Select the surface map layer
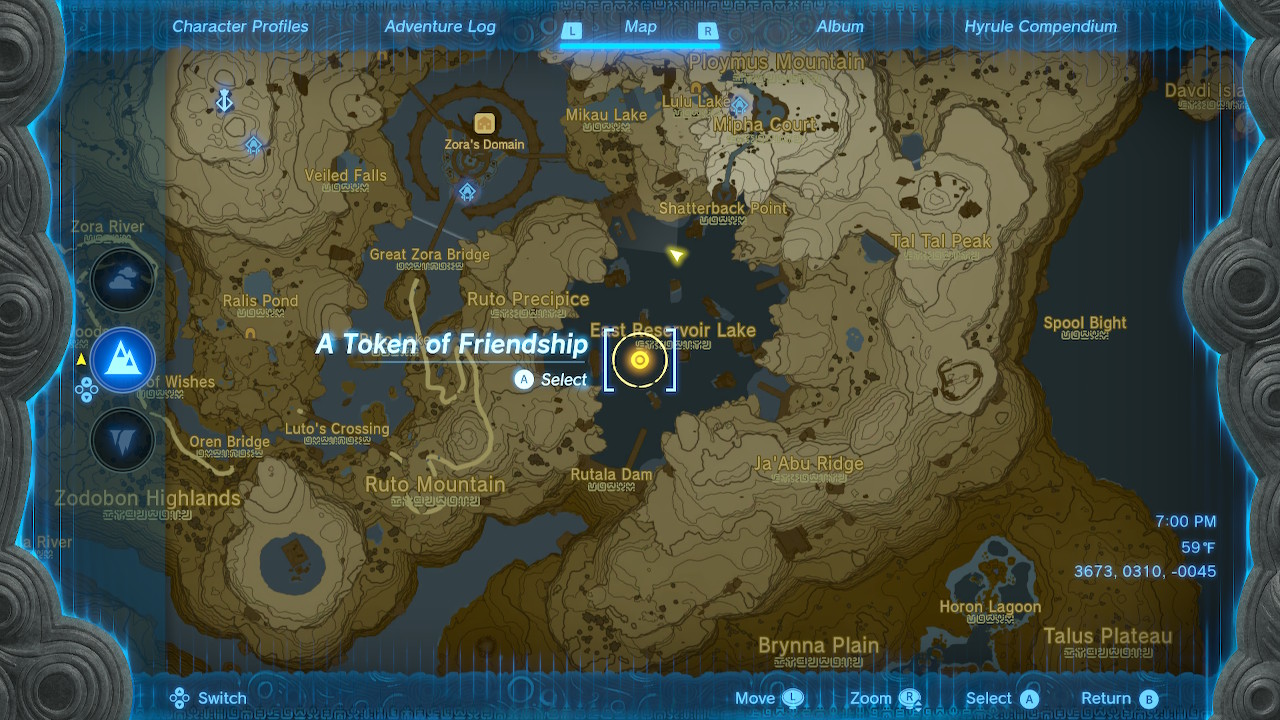Screen dimensions: 1280x720 click(122, 359)
